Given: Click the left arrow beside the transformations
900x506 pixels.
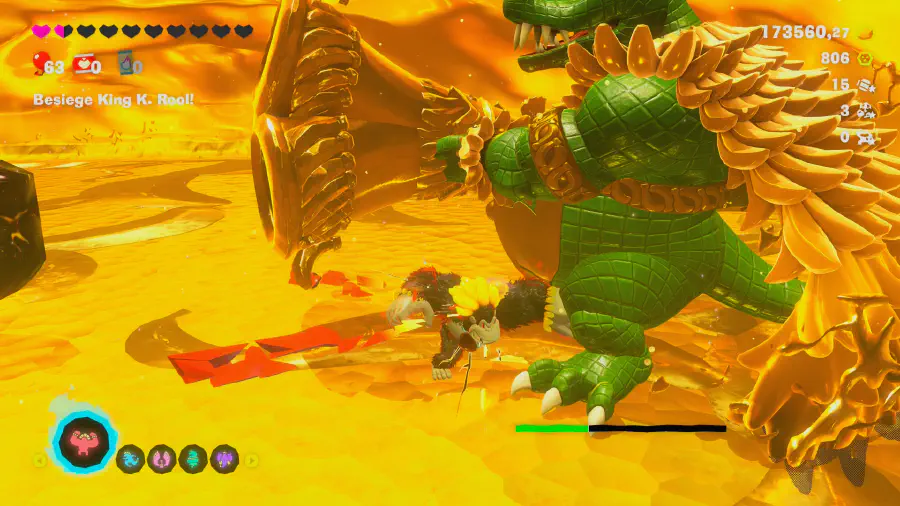Looking at the screenshot, I should click(x=40, y=460).
